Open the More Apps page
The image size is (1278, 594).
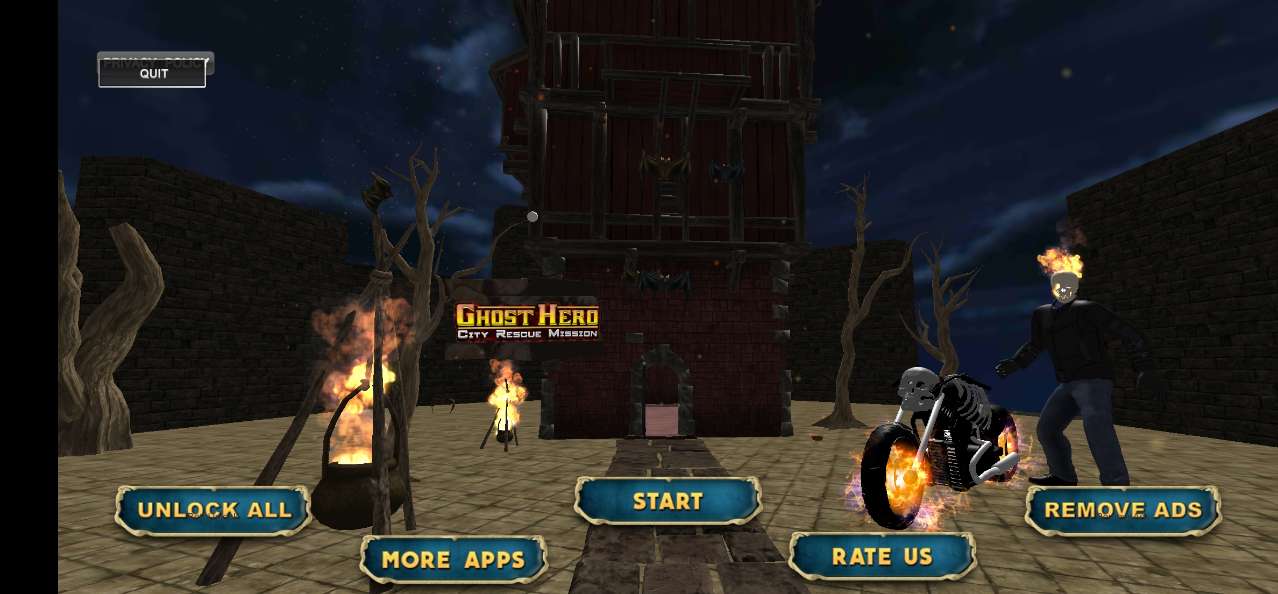coord(453,559)
